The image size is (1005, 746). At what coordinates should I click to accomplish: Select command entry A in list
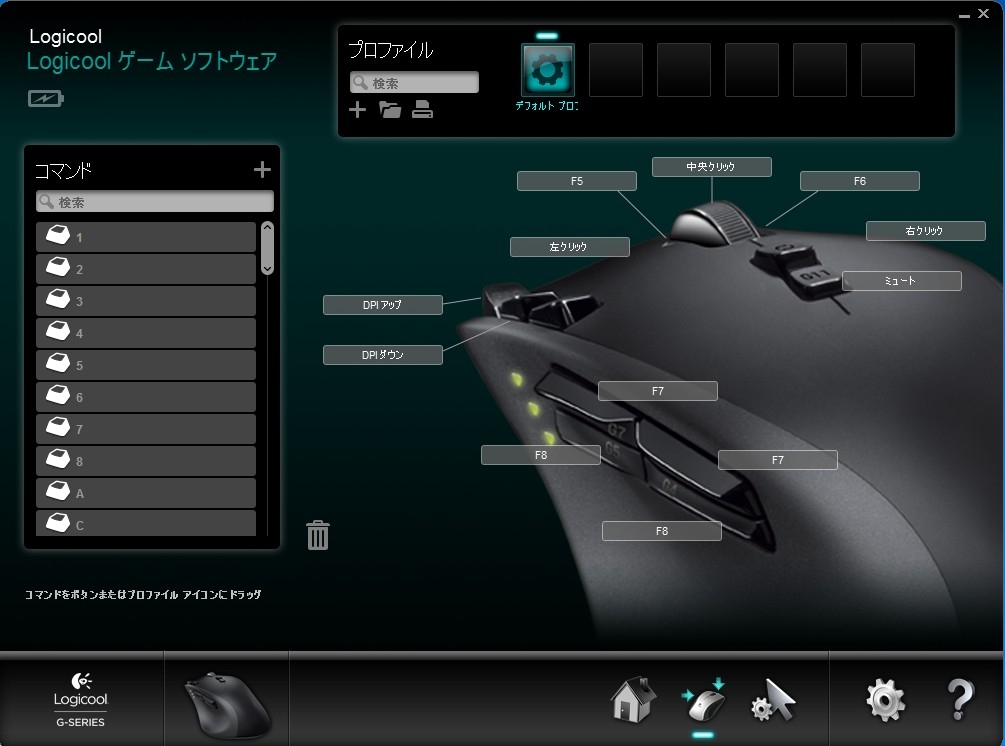146,493
